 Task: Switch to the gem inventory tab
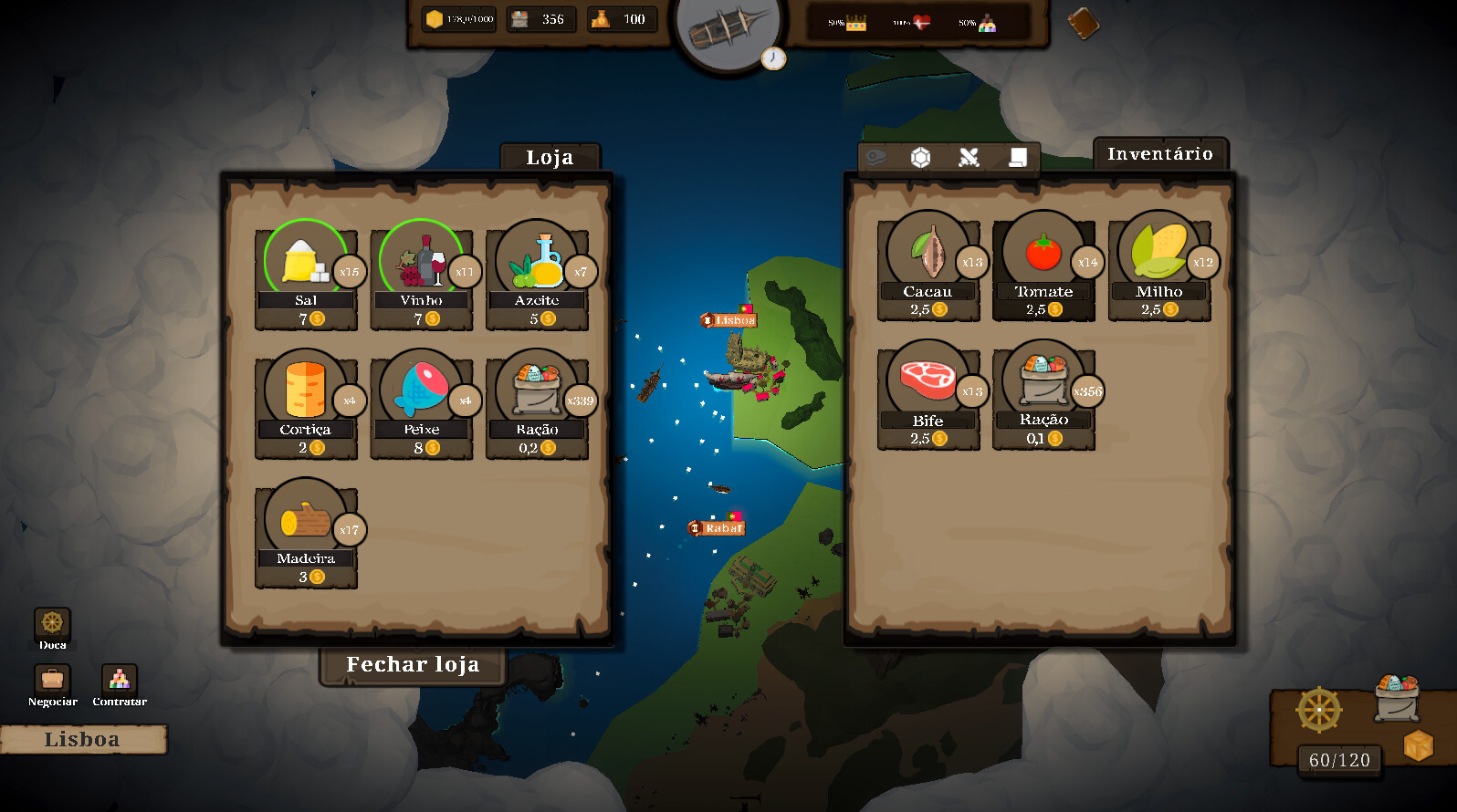tap(920, 158)
